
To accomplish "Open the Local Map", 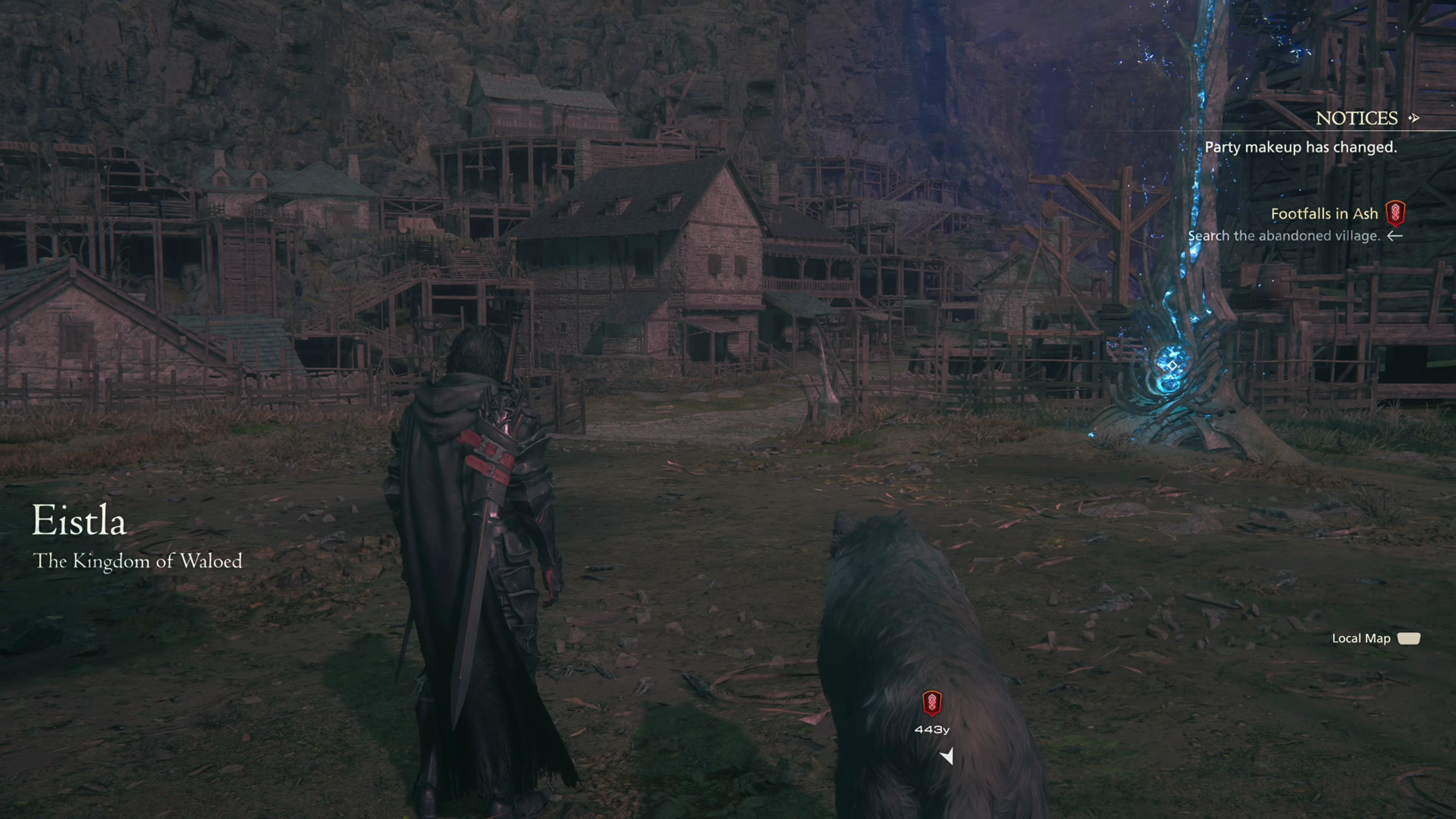I will (1408, 639).
